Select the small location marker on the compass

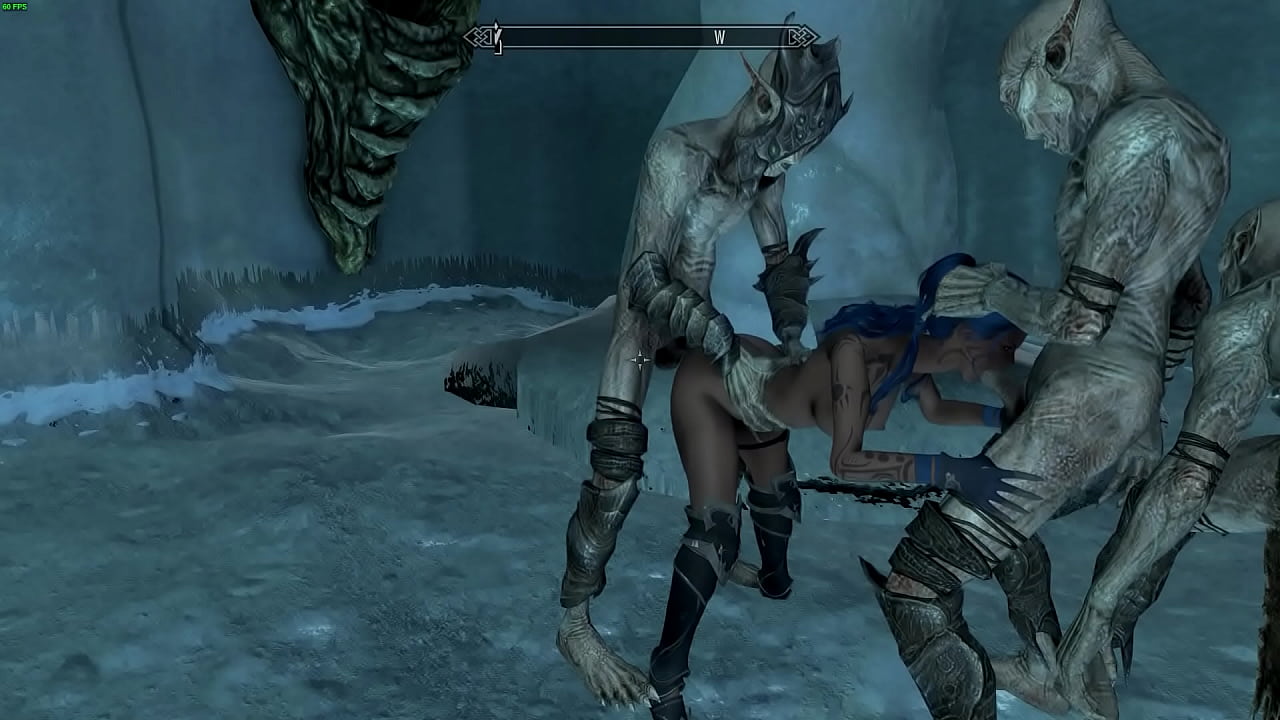click(497, 42)
